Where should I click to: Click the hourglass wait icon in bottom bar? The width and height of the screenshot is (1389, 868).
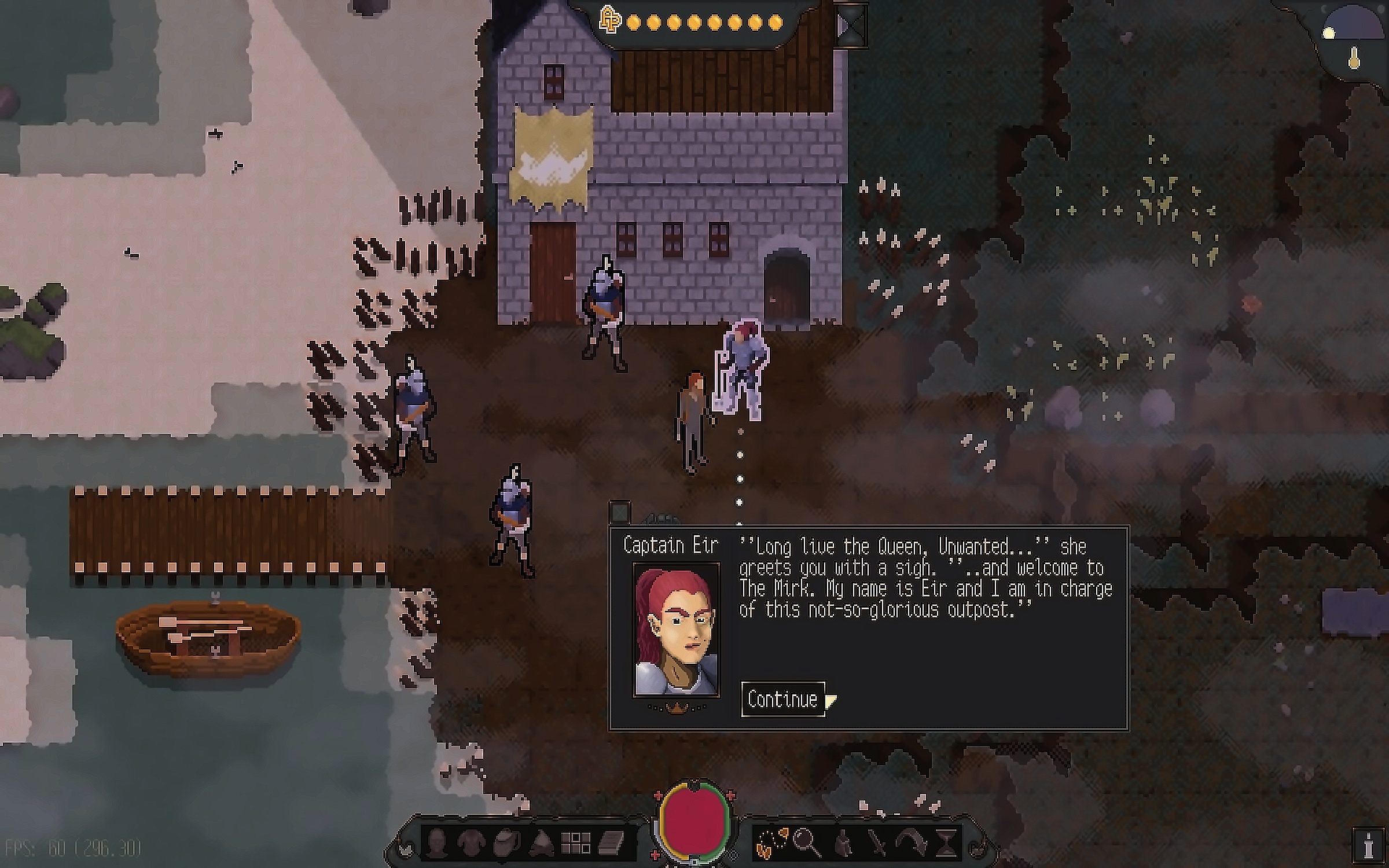click(x=947, y=843)
